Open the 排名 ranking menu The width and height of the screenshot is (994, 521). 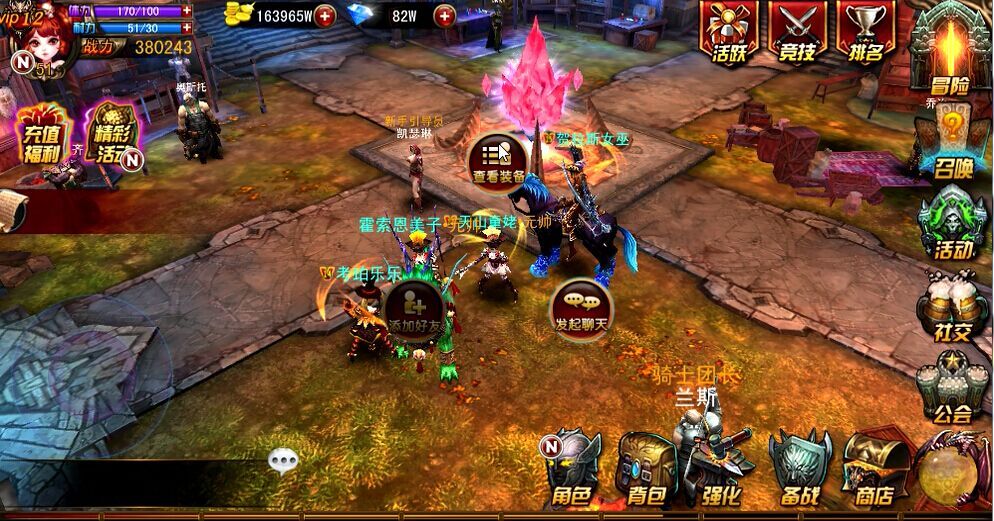coord(864,33)
